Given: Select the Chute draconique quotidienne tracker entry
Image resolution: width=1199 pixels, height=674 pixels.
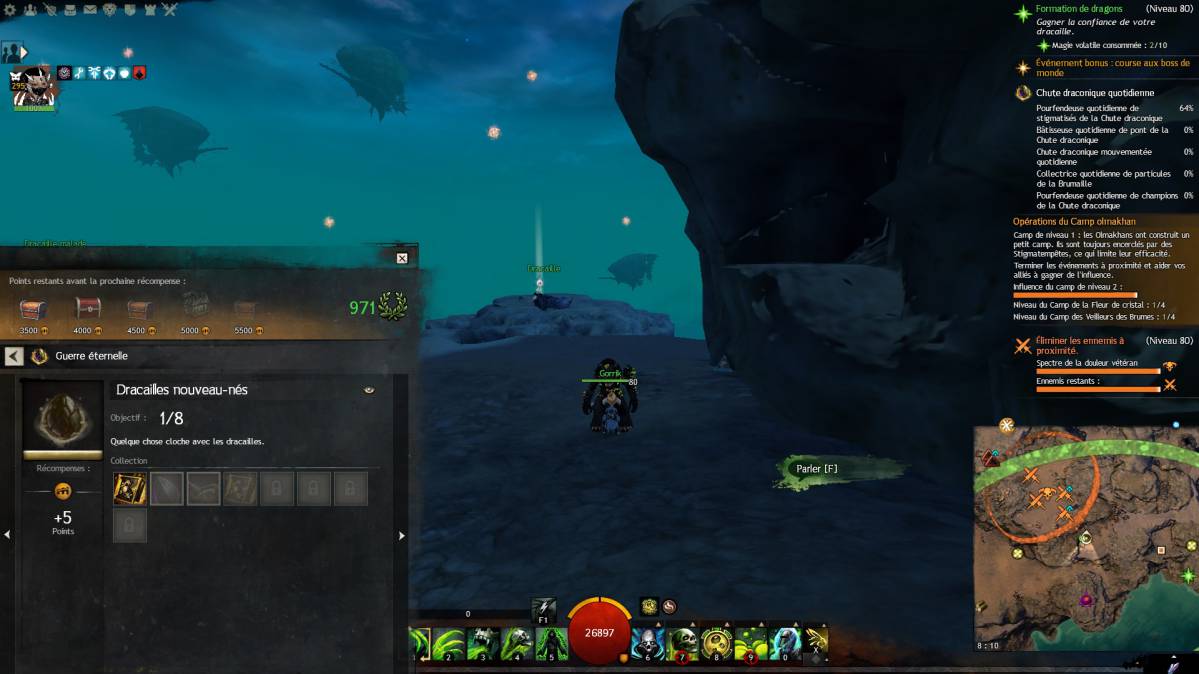Looking at the screenshot, I should click(1094, 93).
